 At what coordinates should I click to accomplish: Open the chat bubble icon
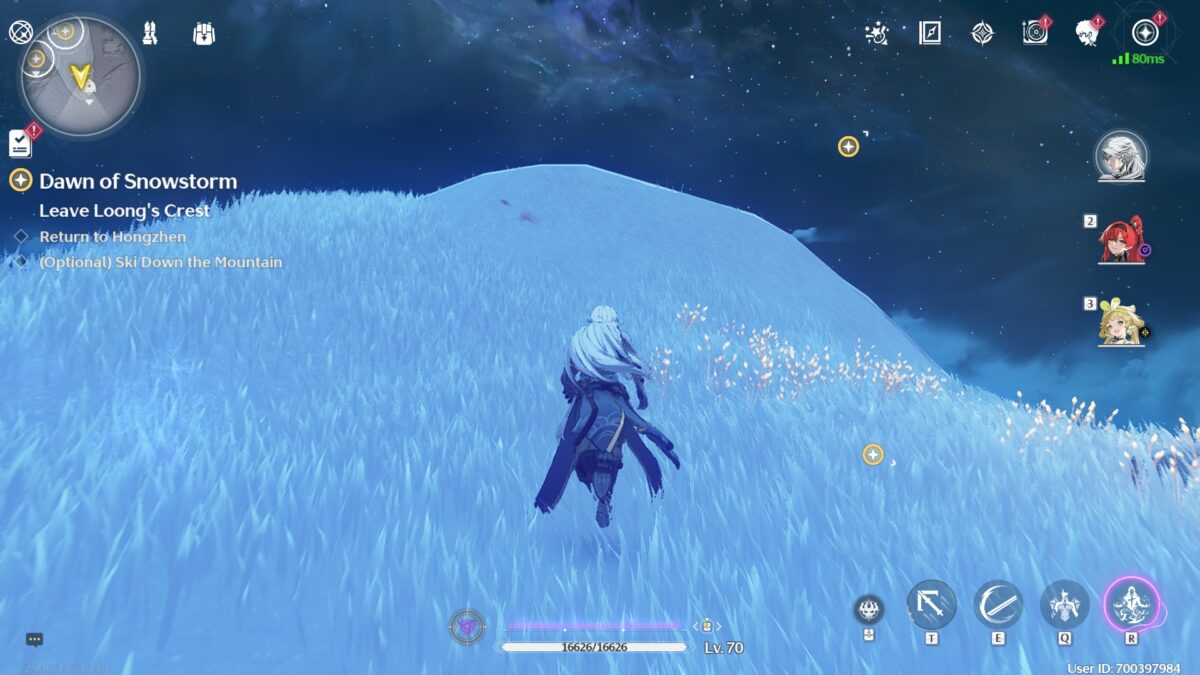click(34, 639)
